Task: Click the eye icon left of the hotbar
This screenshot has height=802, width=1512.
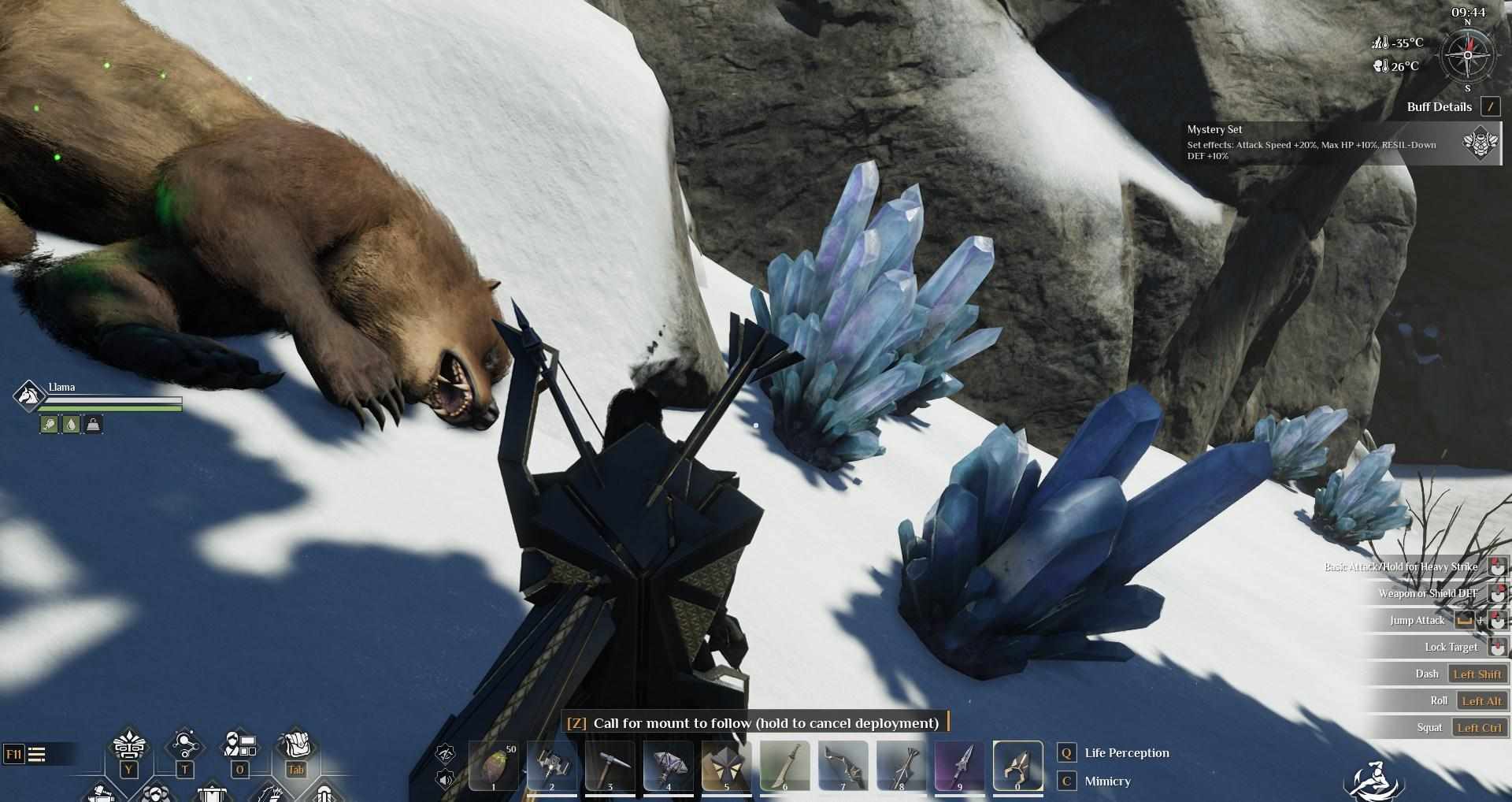Action: 446,754
